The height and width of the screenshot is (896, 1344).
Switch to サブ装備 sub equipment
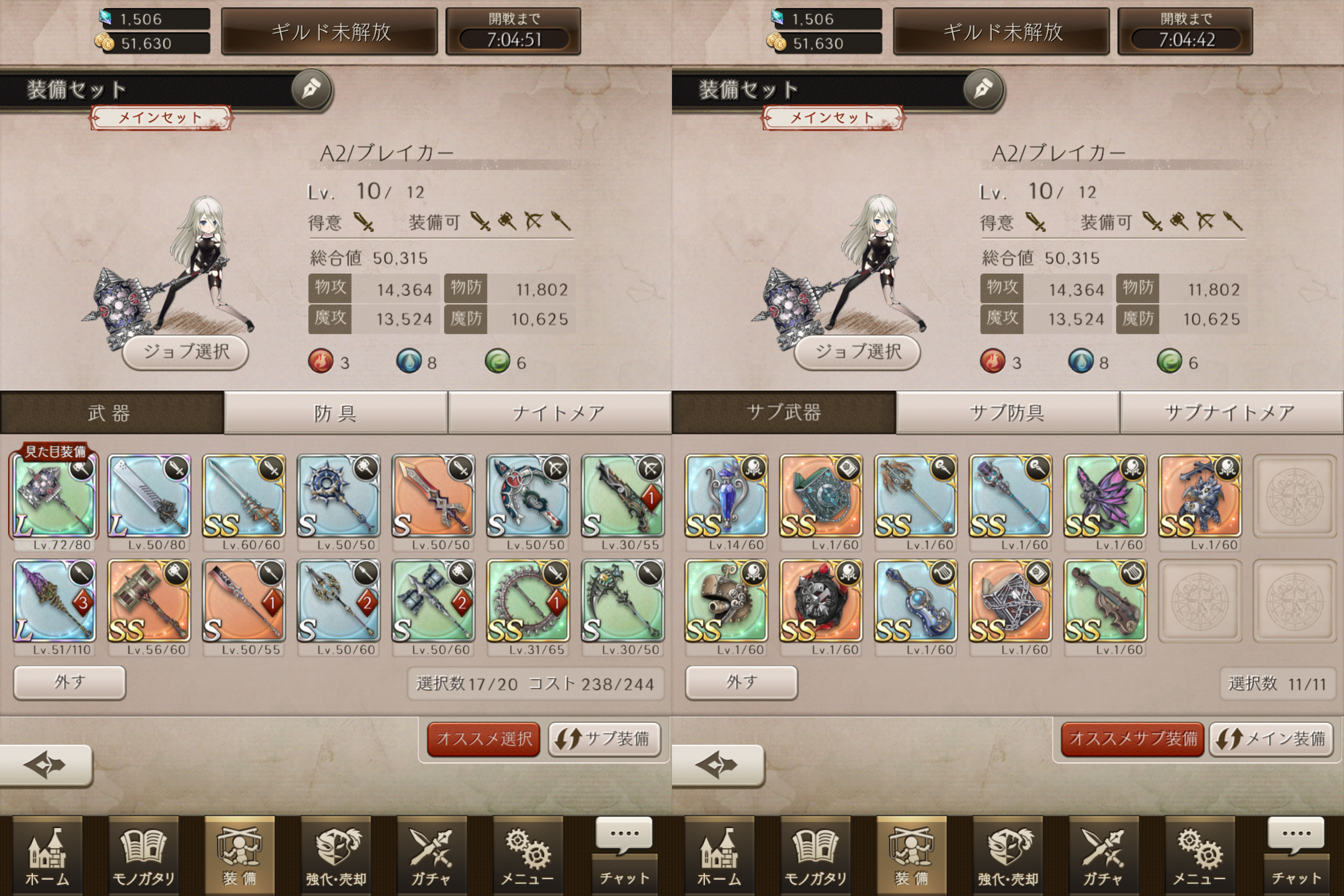(604, 739)
